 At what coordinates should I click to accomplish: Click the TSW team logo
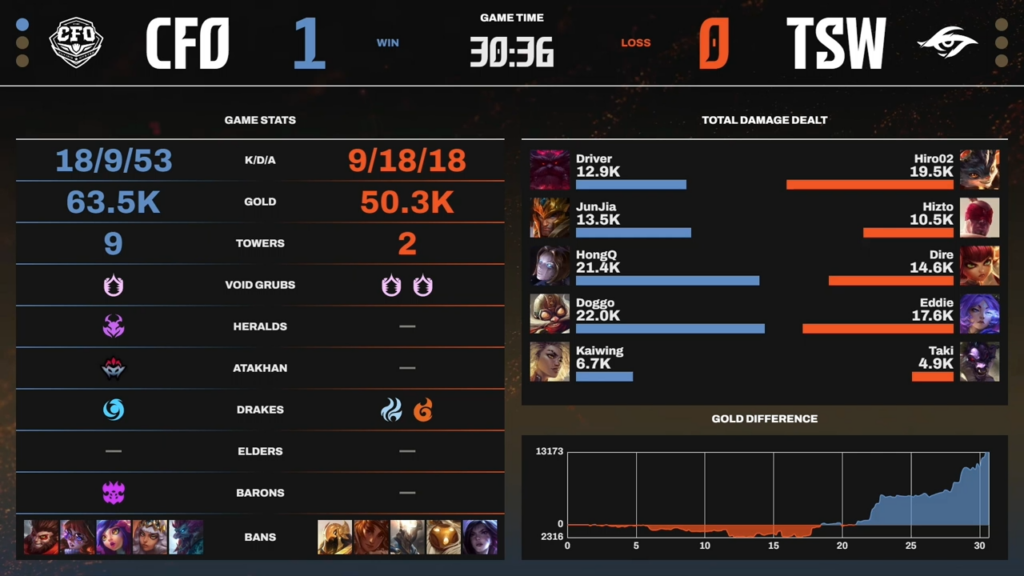pos(948,42)
